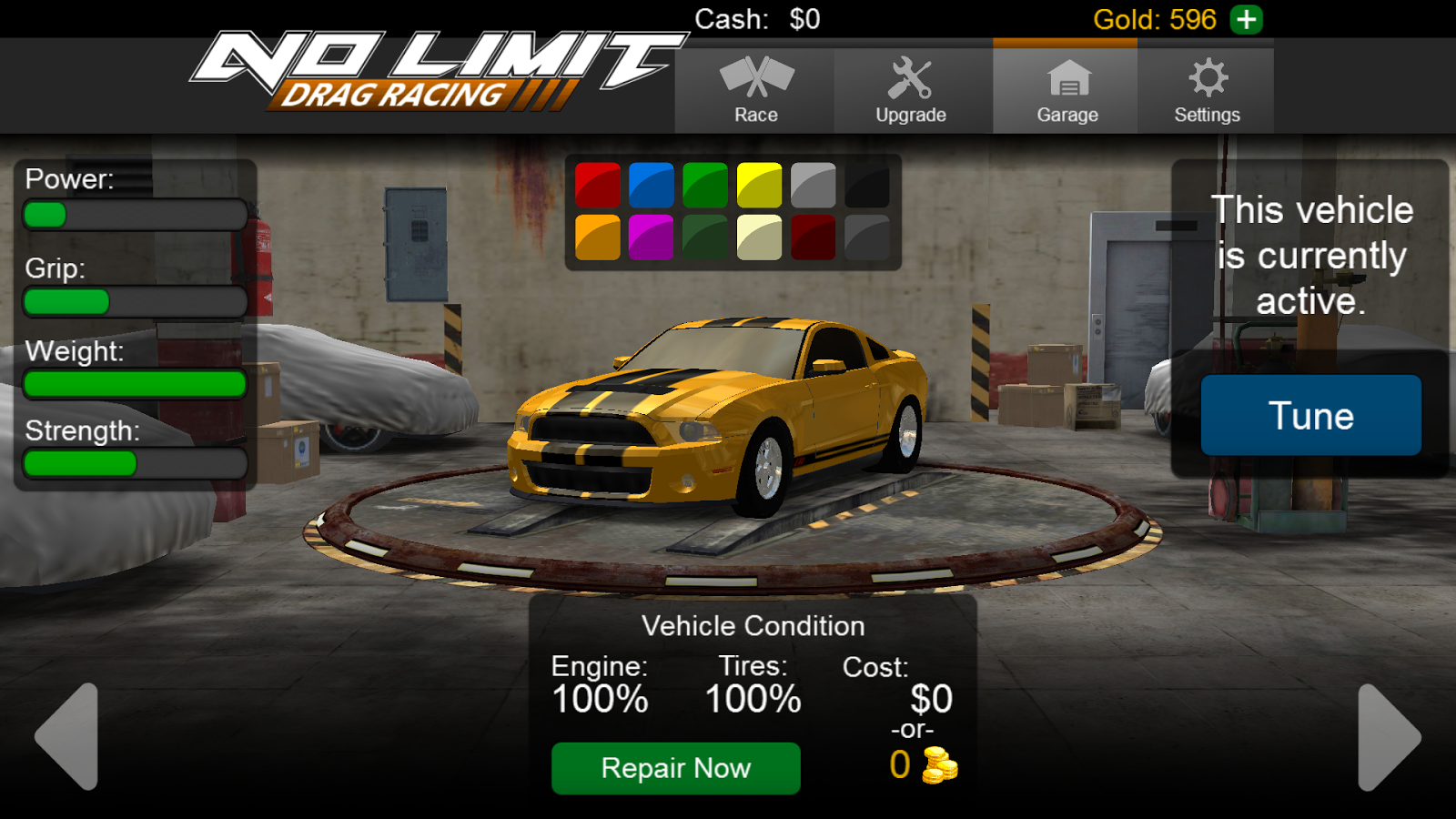The height and width of the screenshot is (819, 1456).
Task: Pick the yellow color swatch
Action: [x=759, y=183]
